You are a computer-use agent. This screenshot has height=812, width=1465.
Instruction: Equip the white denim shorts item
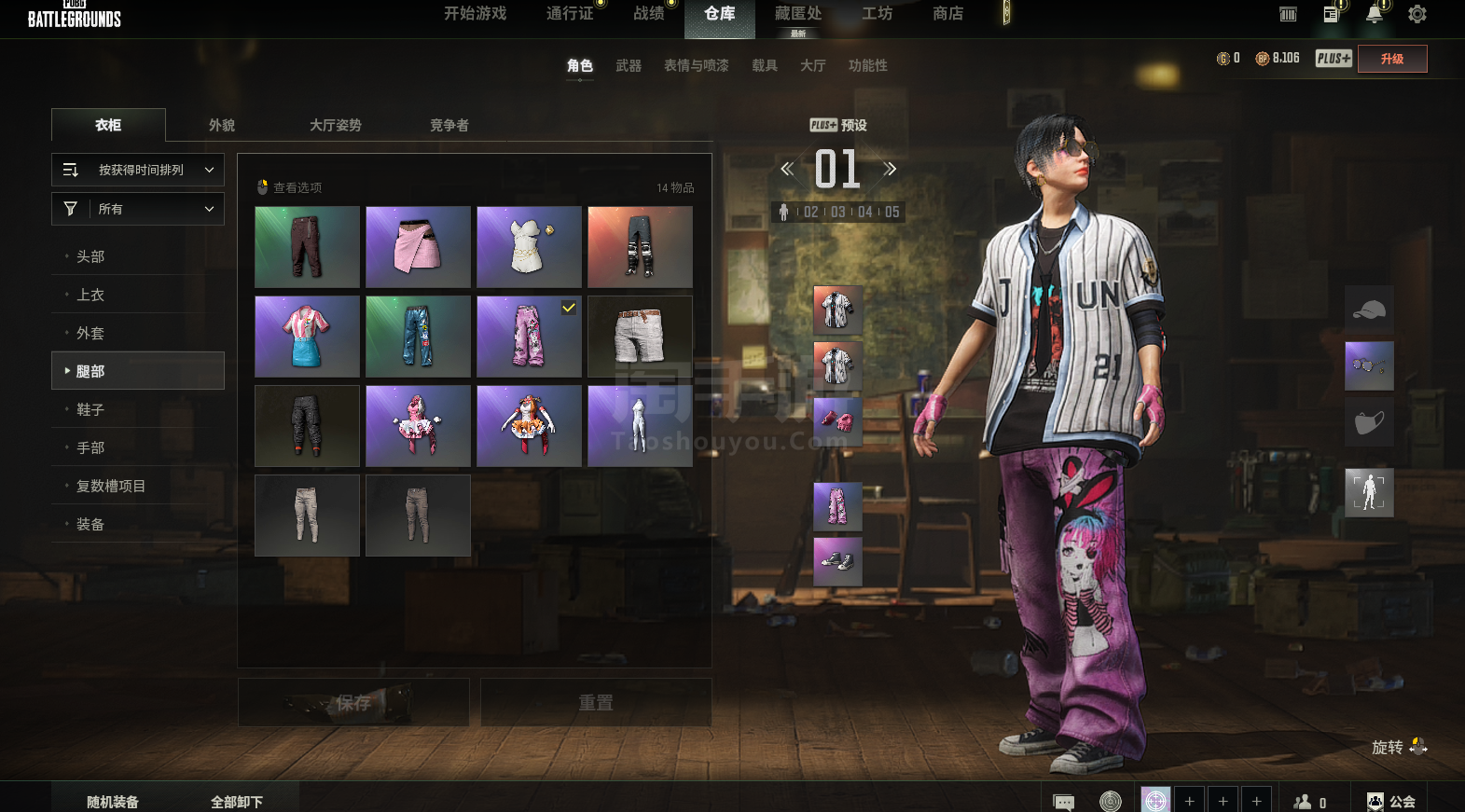pyautogui.click(x=640, y=337)
